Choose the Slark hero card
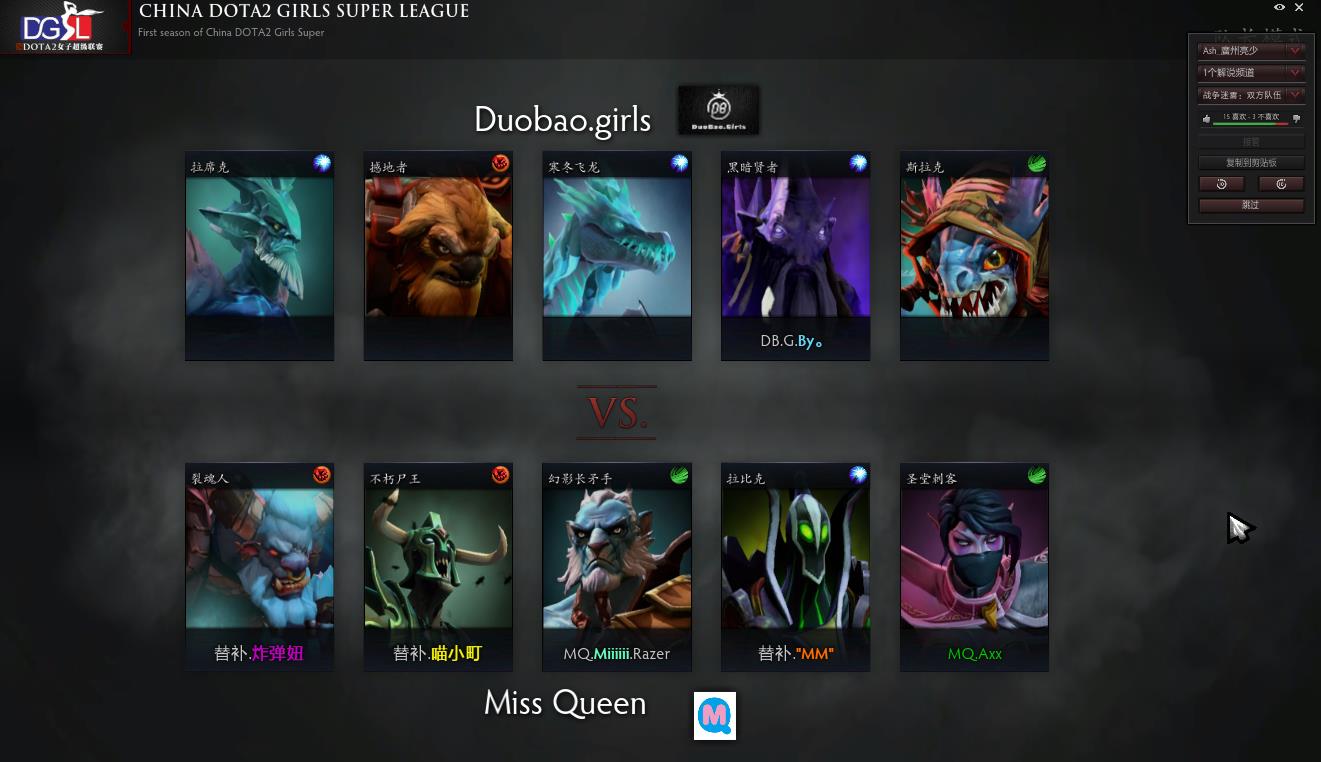This screenshot has width=1321, height=762. 974,256
